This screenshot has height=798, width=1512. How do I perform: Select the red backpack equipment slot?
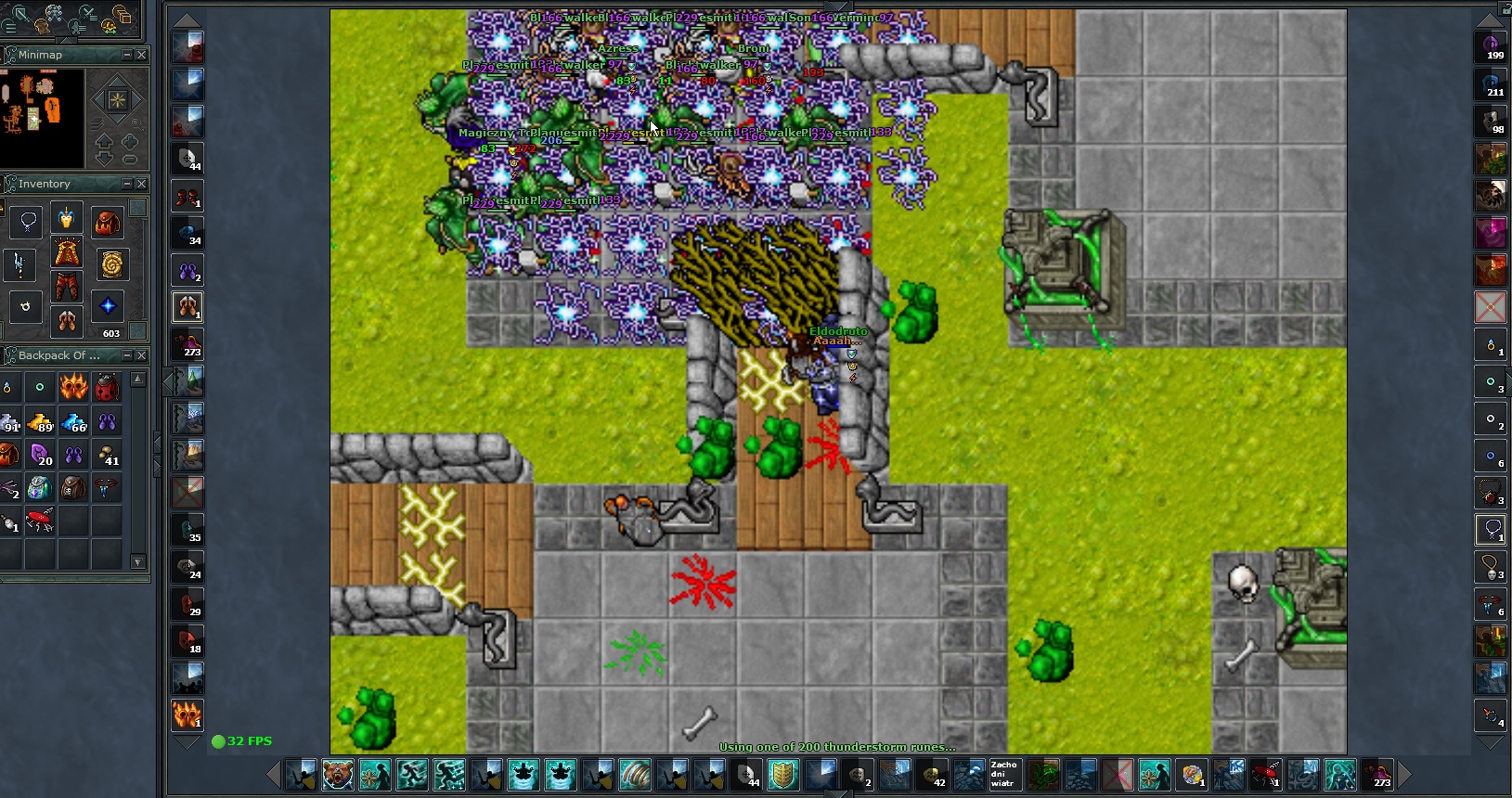coord(108,223)
